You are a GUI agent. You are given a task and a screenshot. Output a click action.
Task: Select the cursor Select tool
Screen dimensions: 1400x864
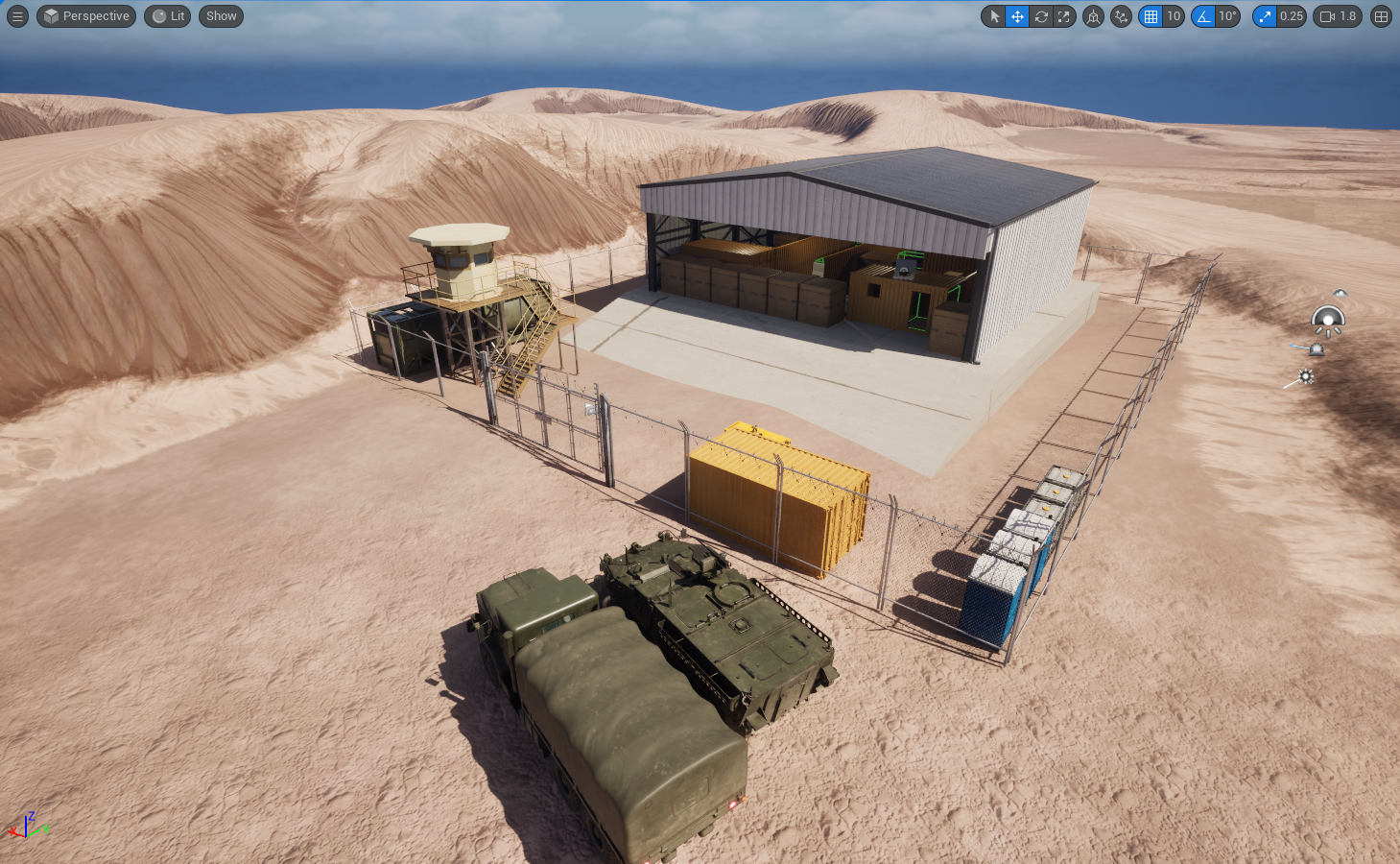click(994, 16)
